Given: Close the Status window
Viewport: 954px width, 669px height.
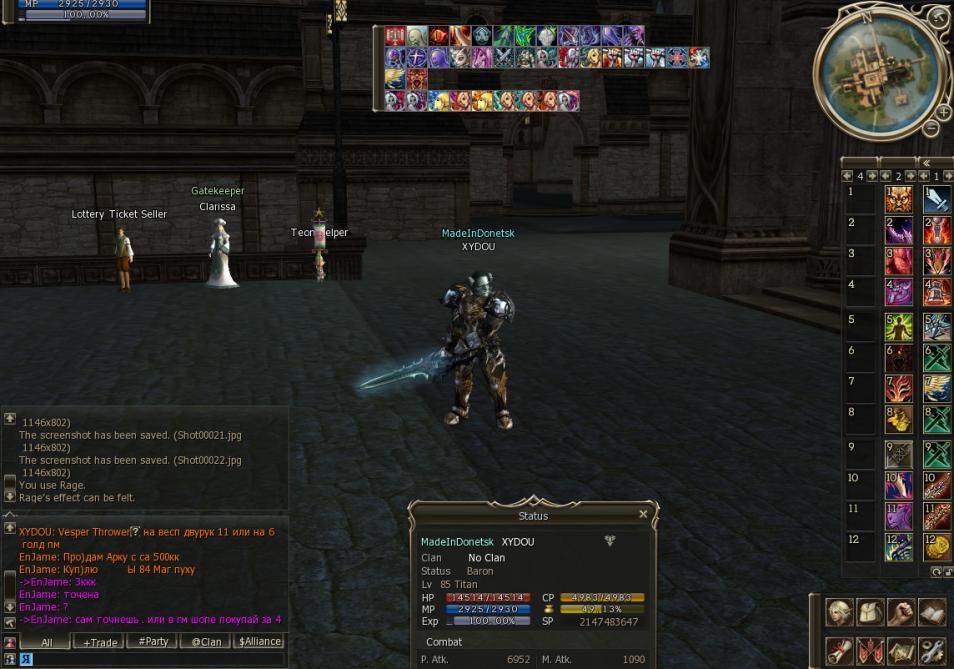Looking at the screenshot, I should 643,514.
